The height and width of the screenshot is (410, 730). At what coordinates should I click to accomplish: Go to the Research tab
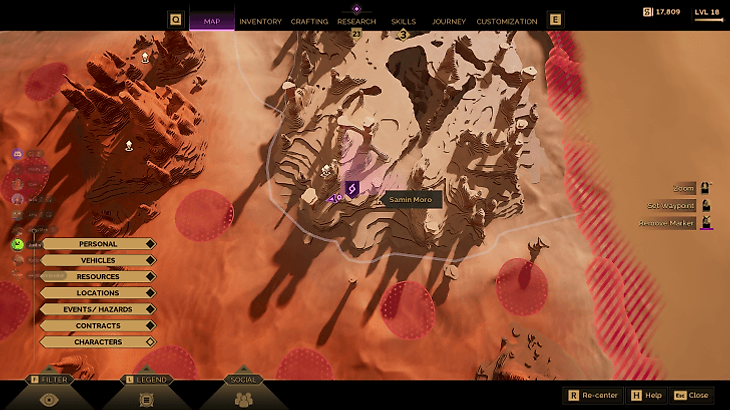(x=357, y=21)
